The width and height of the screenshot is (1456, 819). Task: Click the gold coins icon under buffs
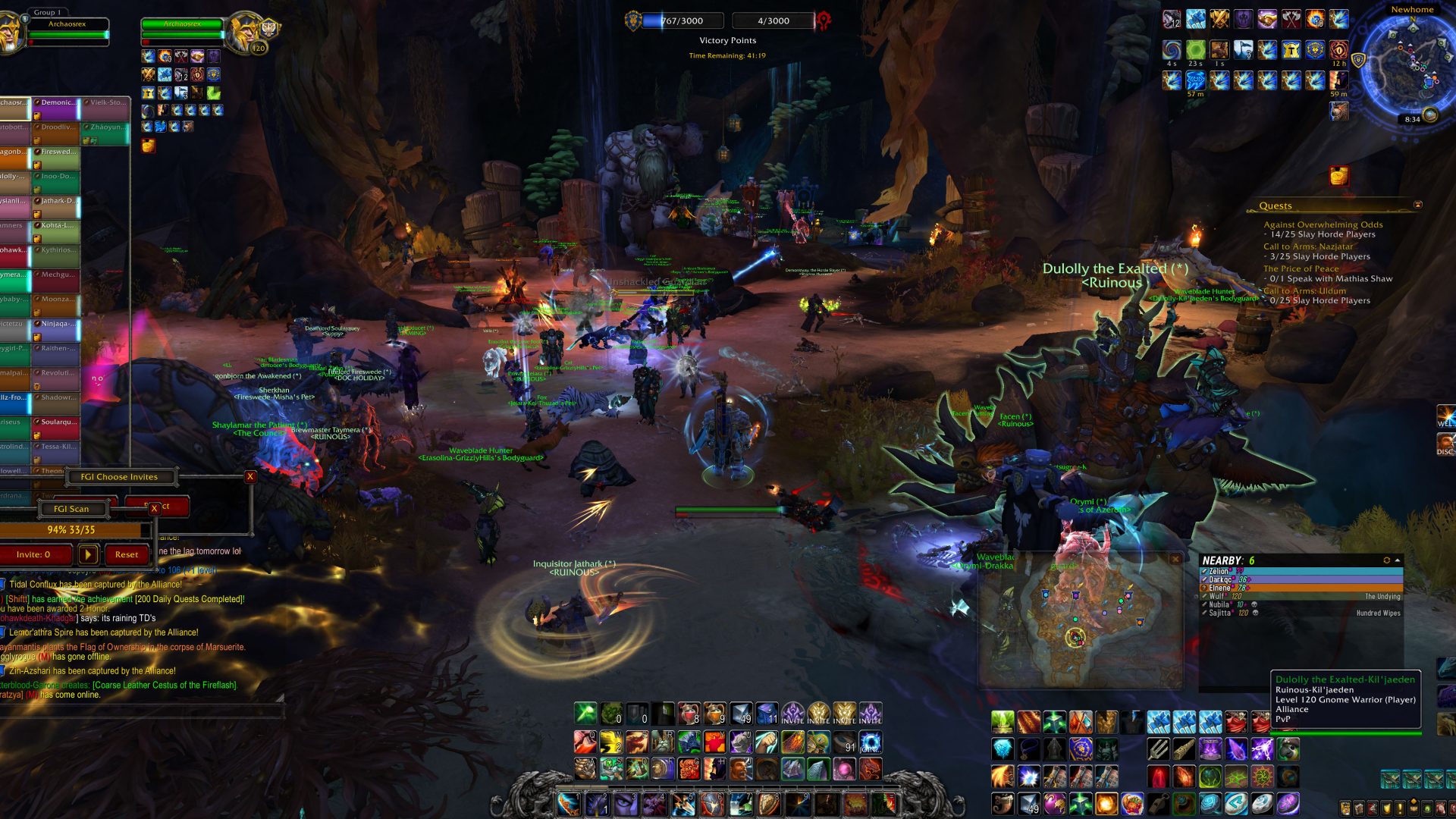(x=149, y=145)
